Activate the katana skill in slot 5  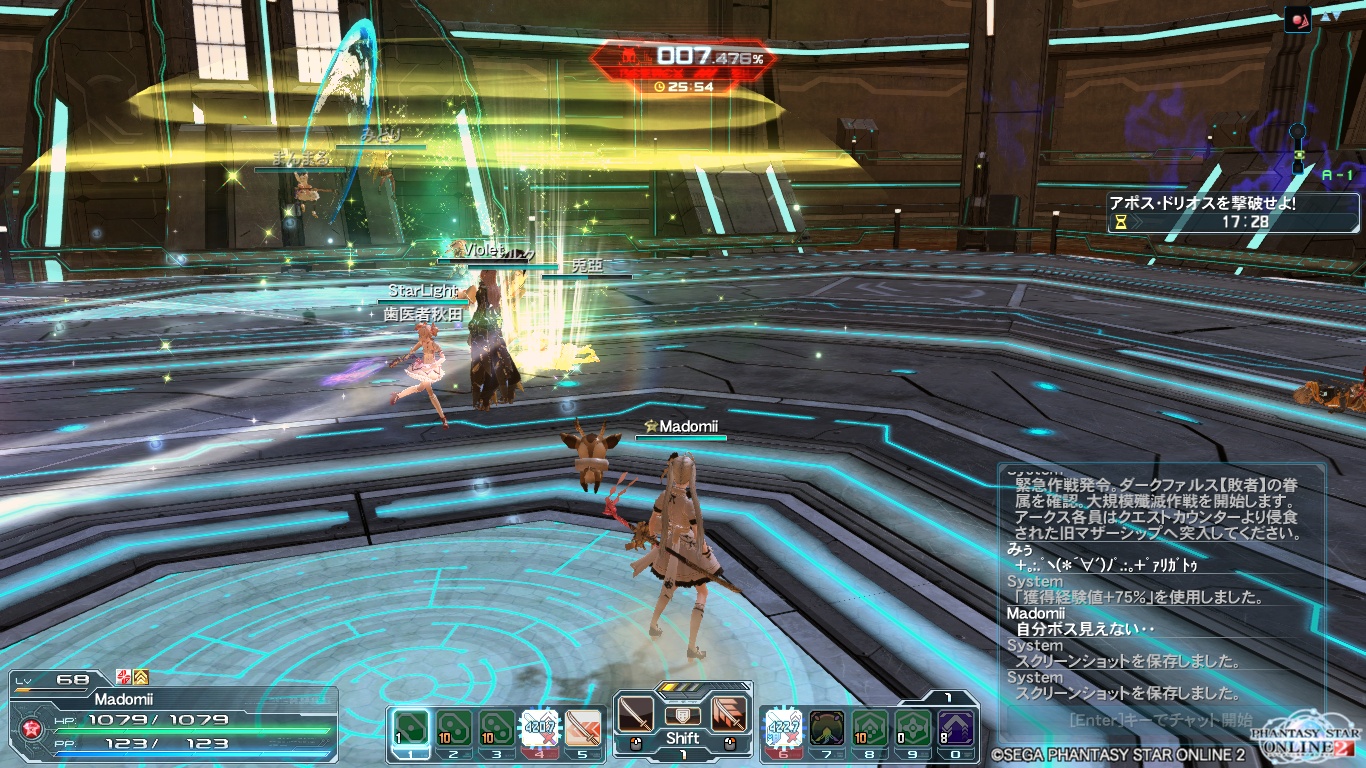[x=583, y=727]
